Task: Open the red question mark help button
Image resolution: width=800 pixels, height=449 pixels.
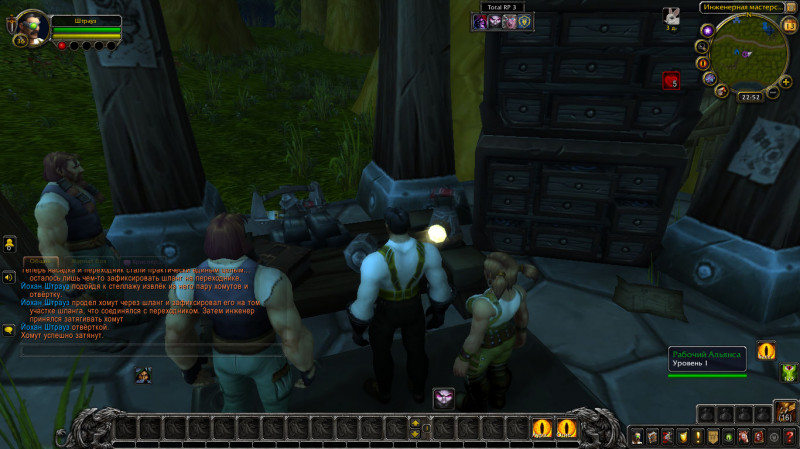Action: click(790, 437)
